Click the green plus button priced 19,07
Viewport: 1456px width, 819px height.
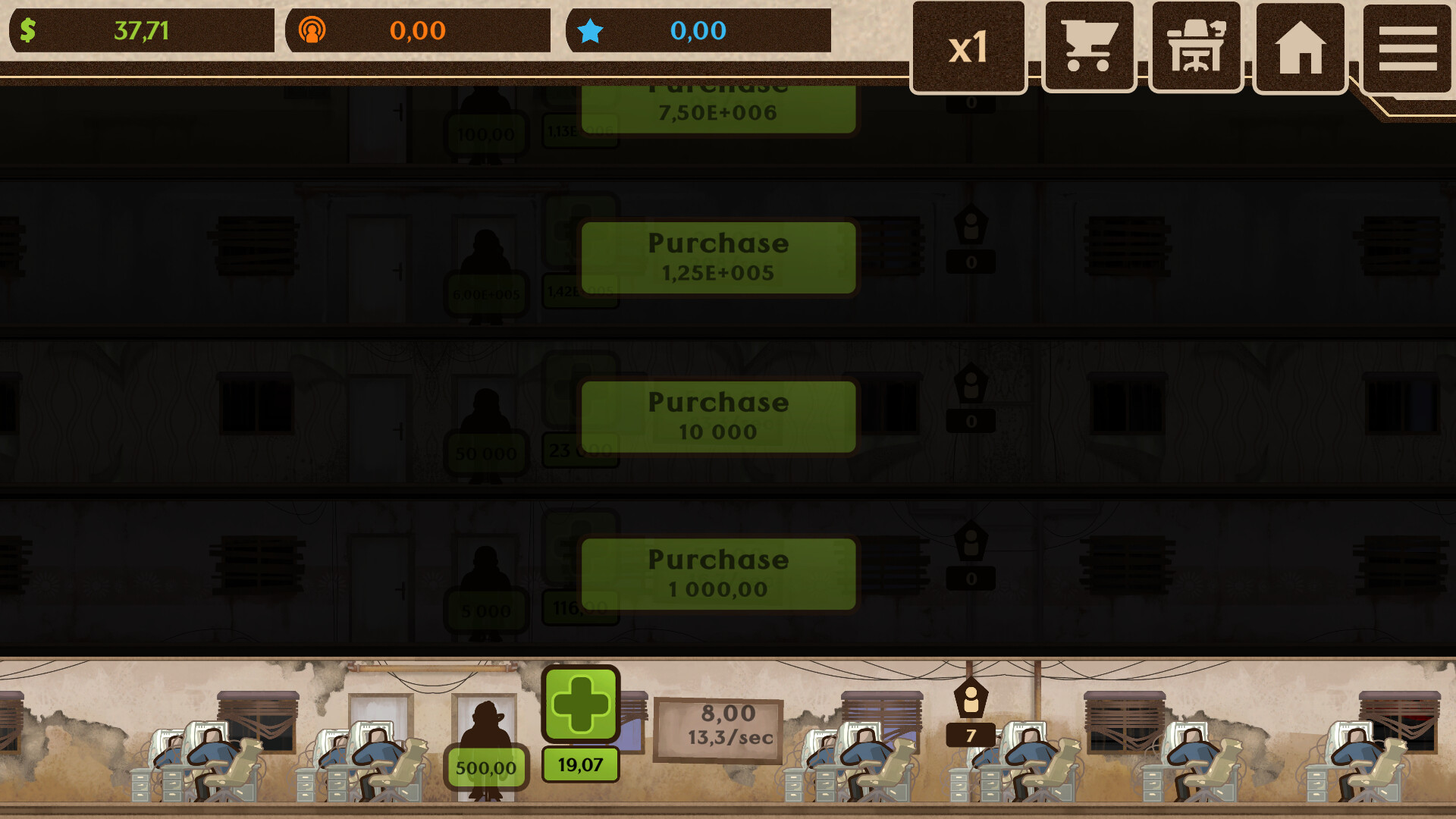[x=579, y=711]
